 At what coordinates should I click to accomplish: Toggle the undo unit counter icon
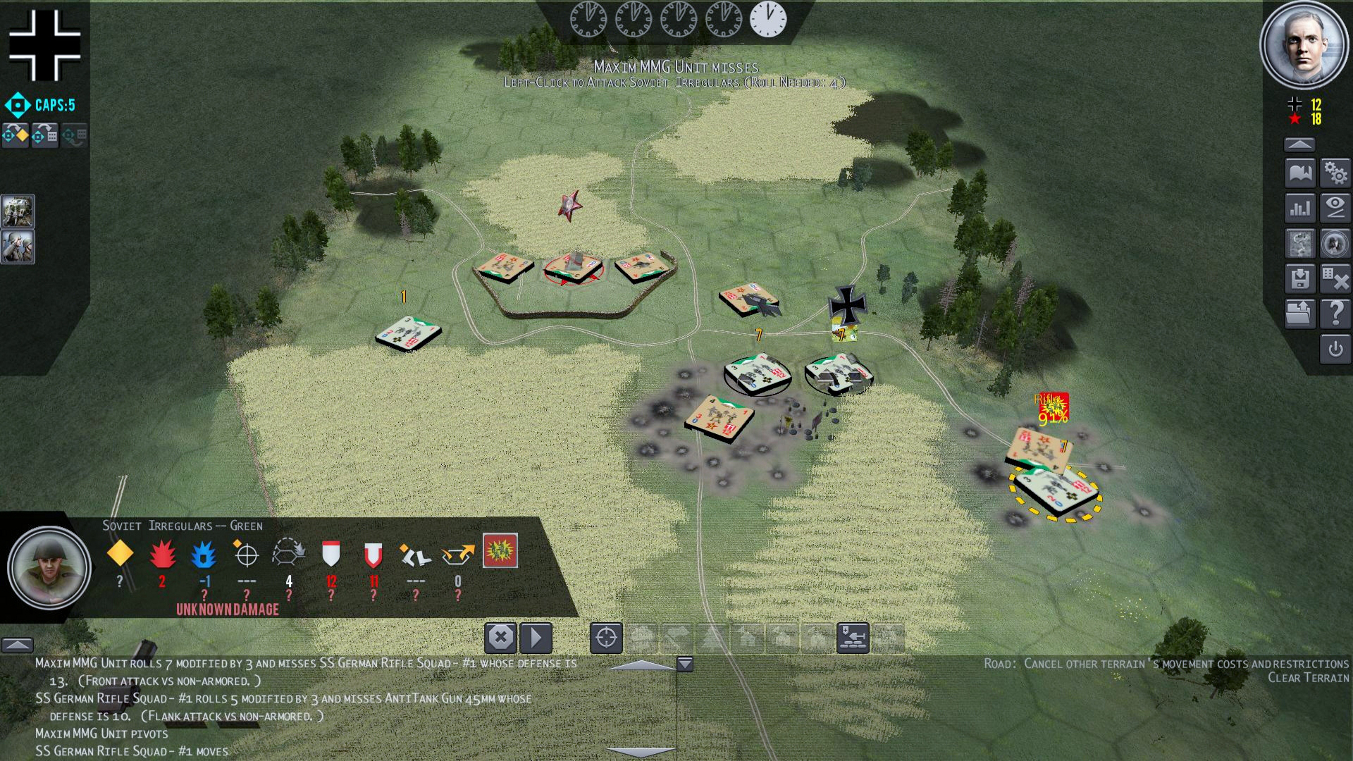45,135
